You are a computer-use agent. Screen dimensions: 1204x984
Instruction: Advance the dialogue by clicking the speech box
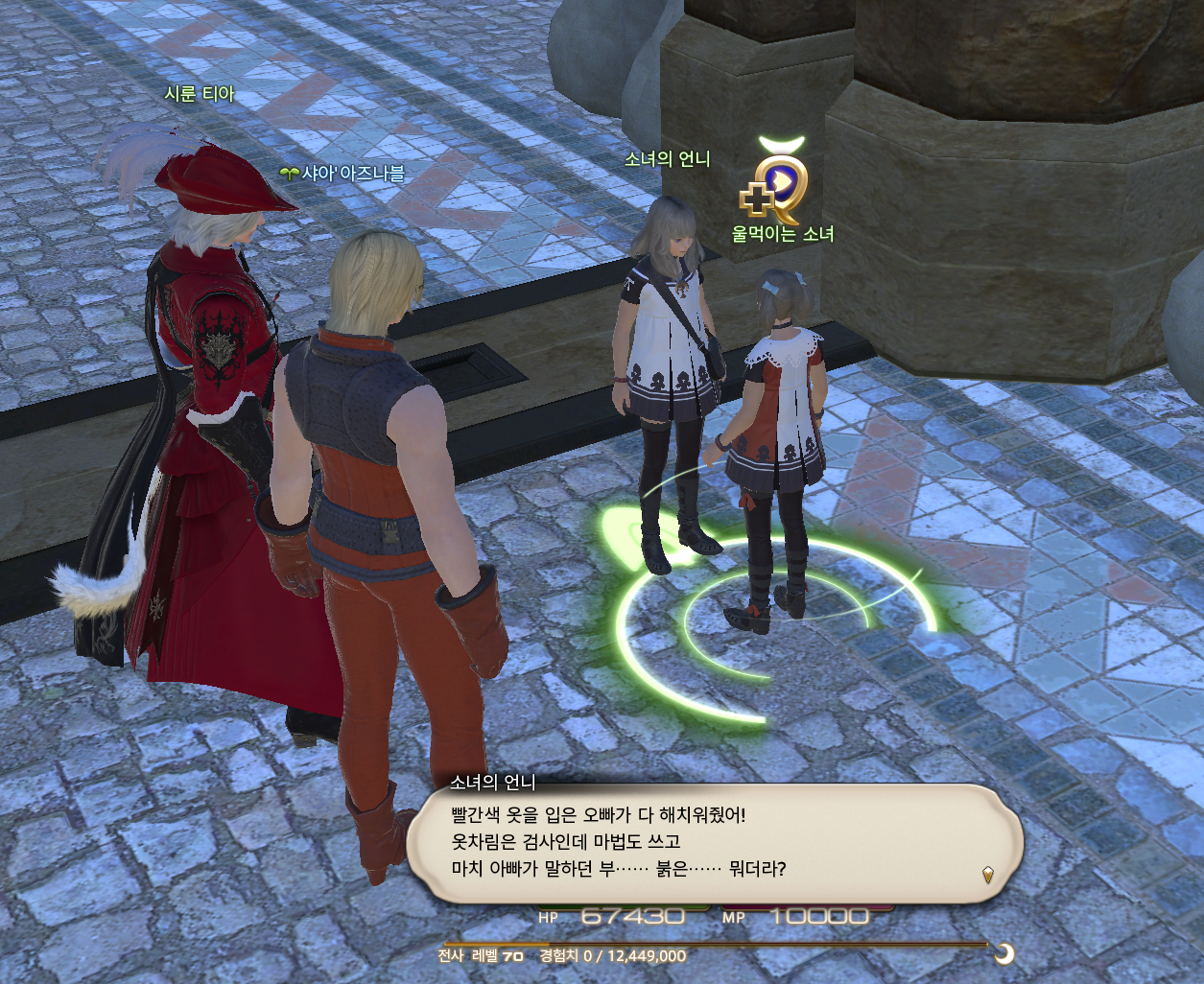click(x=714, y=842)
